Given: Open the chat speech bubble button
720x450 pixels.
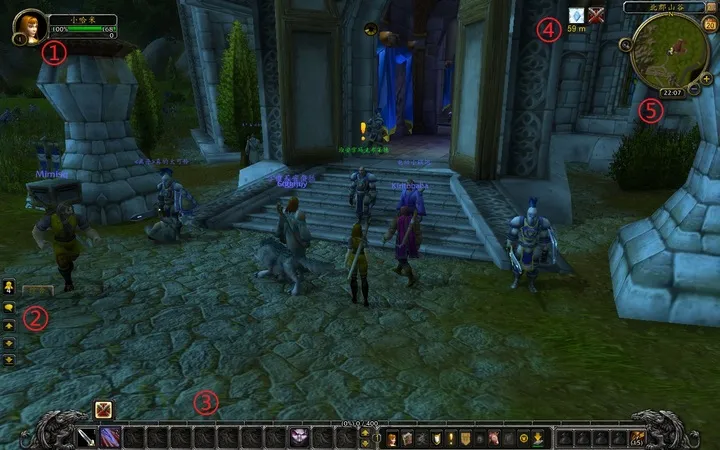Looking at the screenshot, I should click(x=9, y=306).
